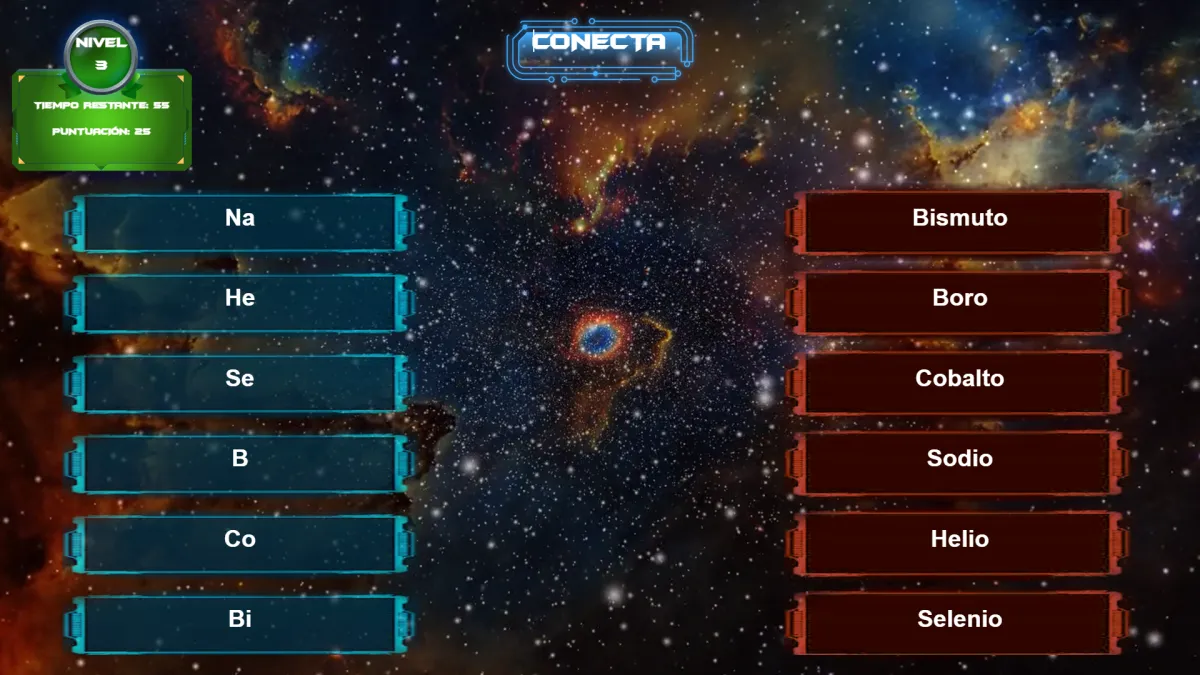Screen dimensions: 1200x675
Task: Select the Helio answer tile
Action: click(959, 543)
